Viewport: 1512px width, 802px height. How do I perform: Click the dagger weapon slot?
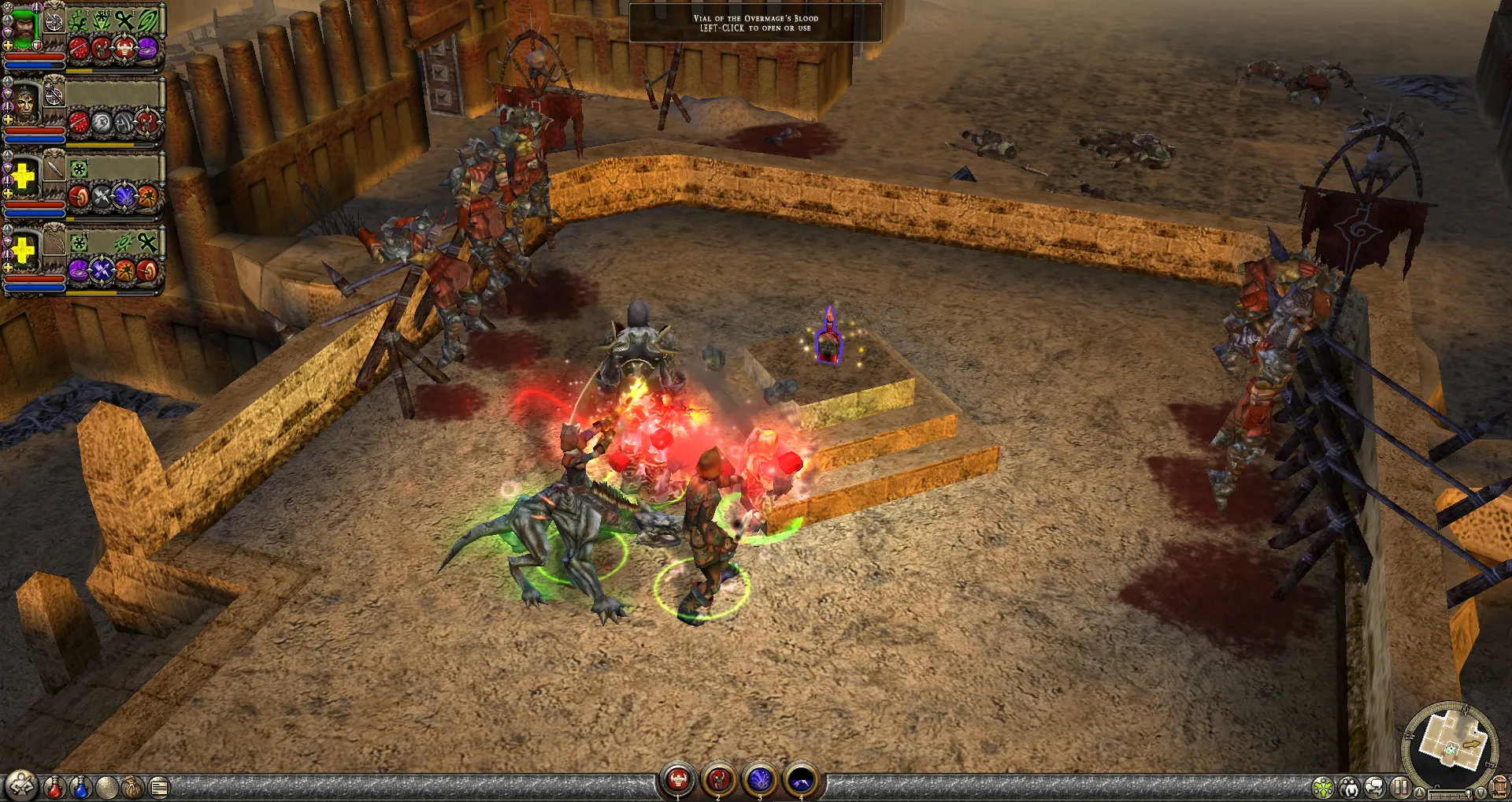point(54,169)
